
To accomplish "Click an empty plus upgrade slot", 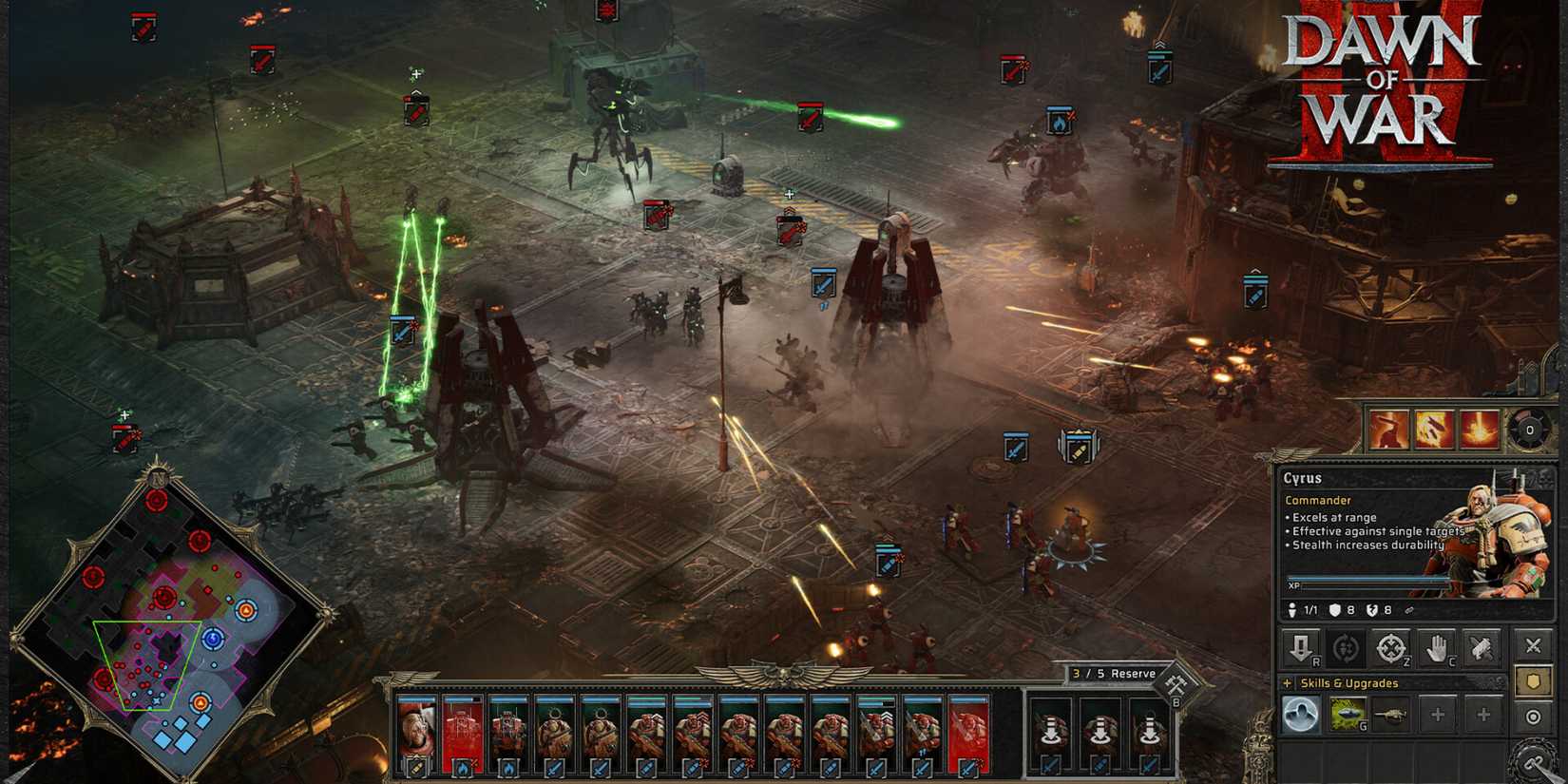I will (1439, 715).
